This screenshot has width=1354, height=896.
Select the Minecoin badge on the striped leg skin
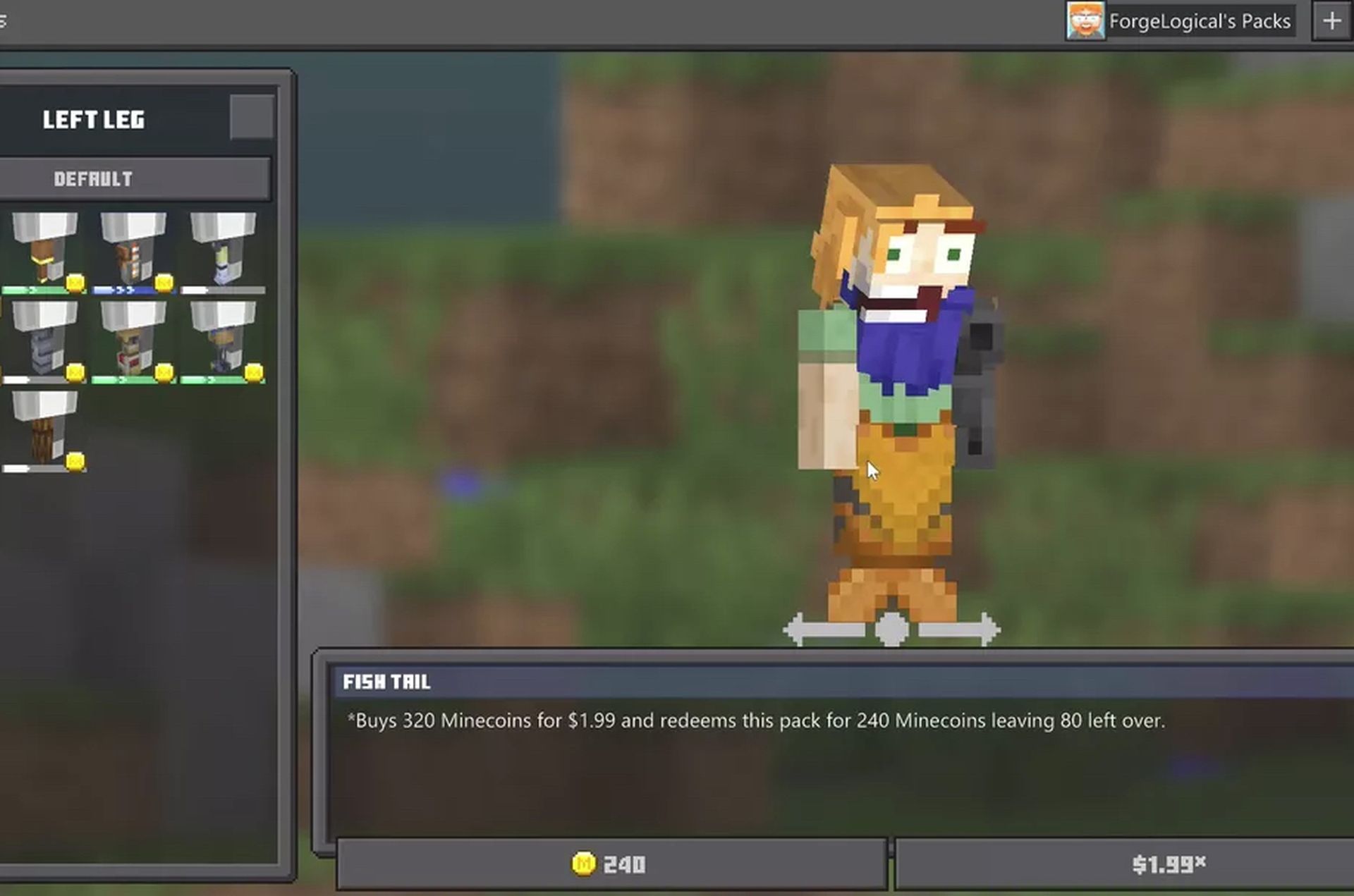pyautogui.click(x=165, y=283)
